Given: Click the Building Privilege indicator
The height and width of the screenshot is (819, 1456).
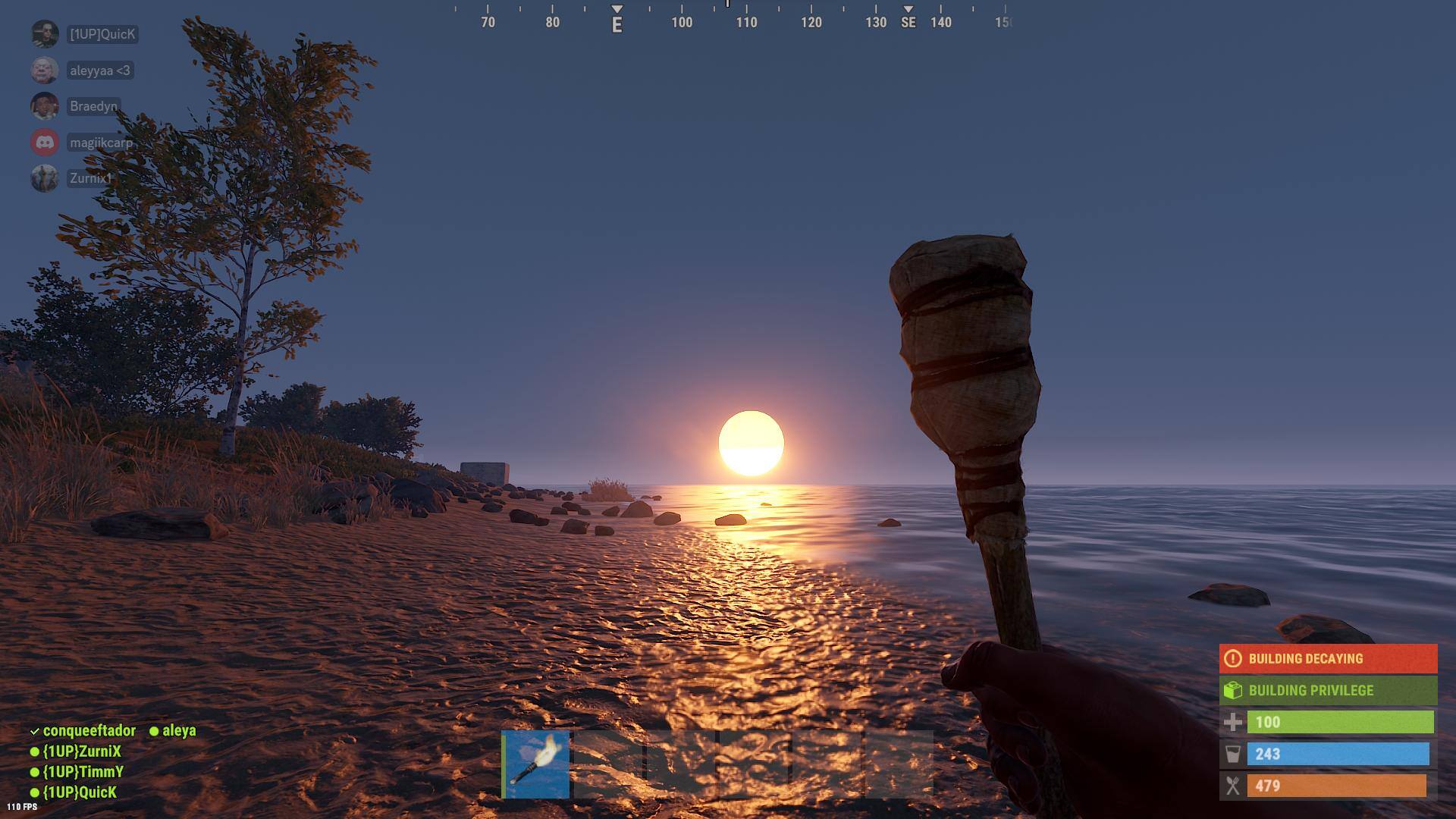Looking at the screenshot, I should [1327, 690].
